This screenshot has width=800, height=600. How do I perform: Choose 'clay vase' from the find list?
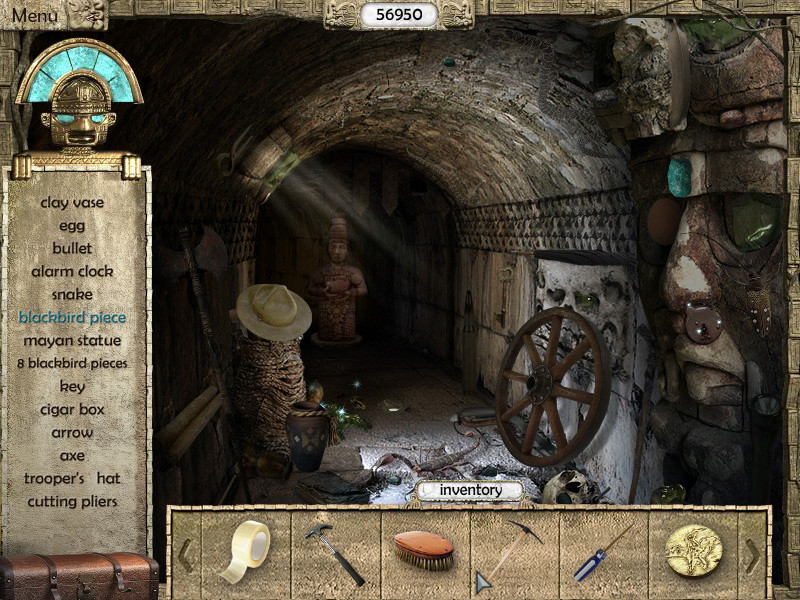(x=72, y=202)
